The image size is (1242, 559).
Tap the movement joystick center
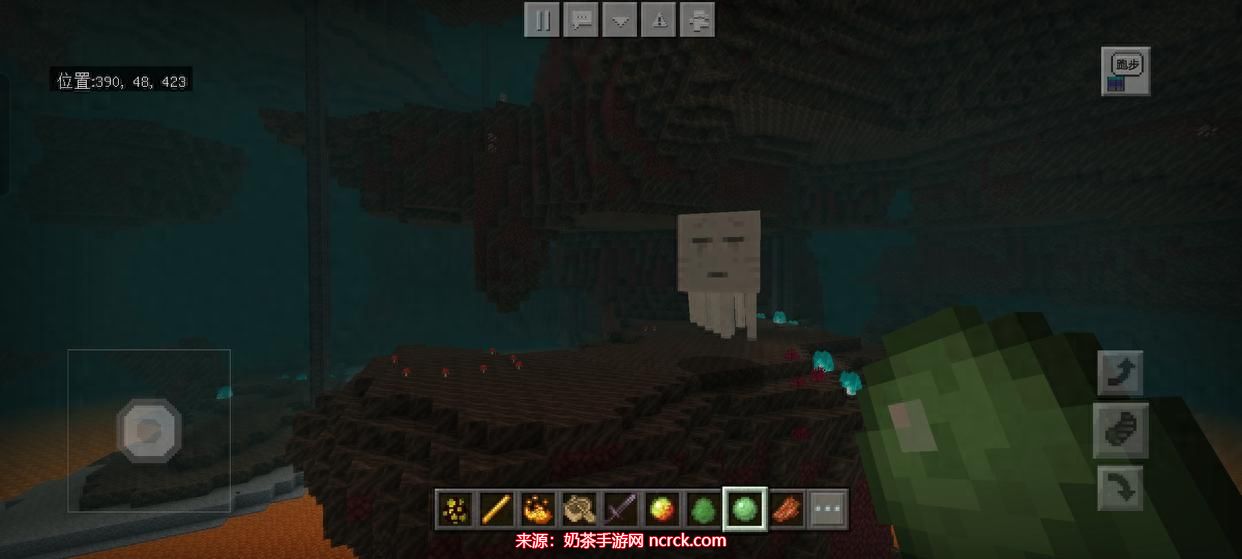tap(149, 431)
